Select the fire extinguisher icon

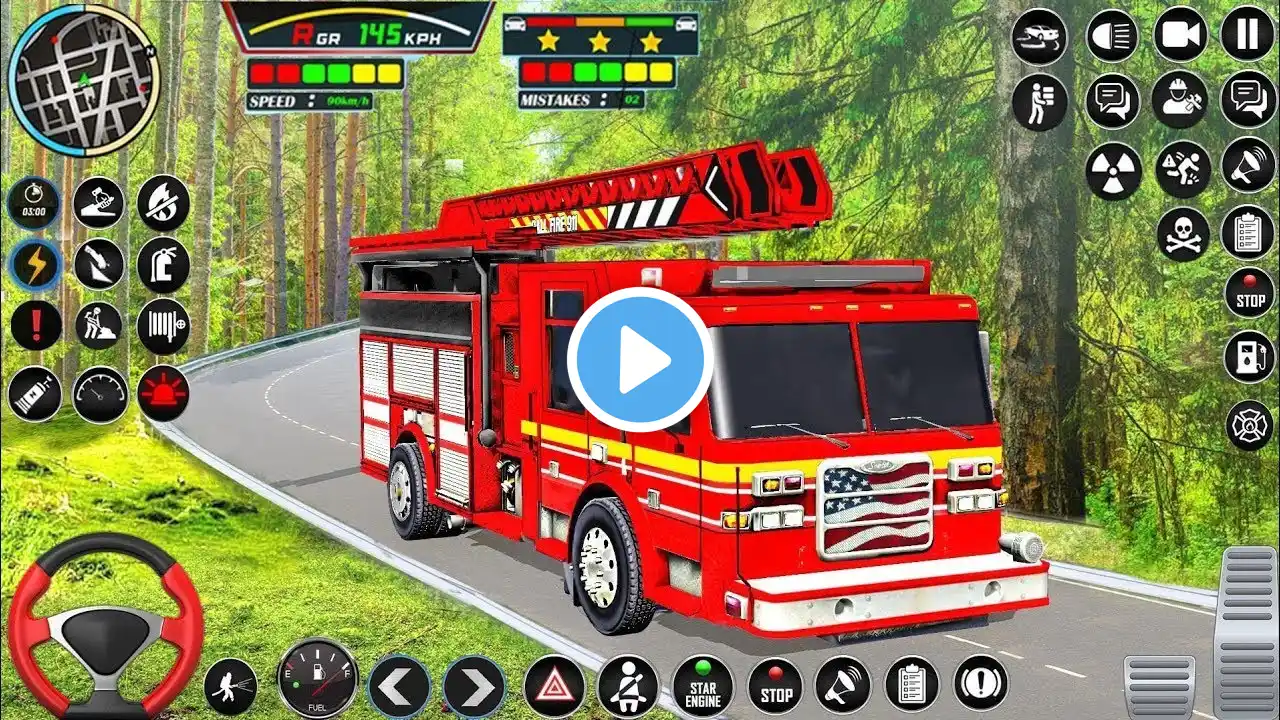click(163, 263)
